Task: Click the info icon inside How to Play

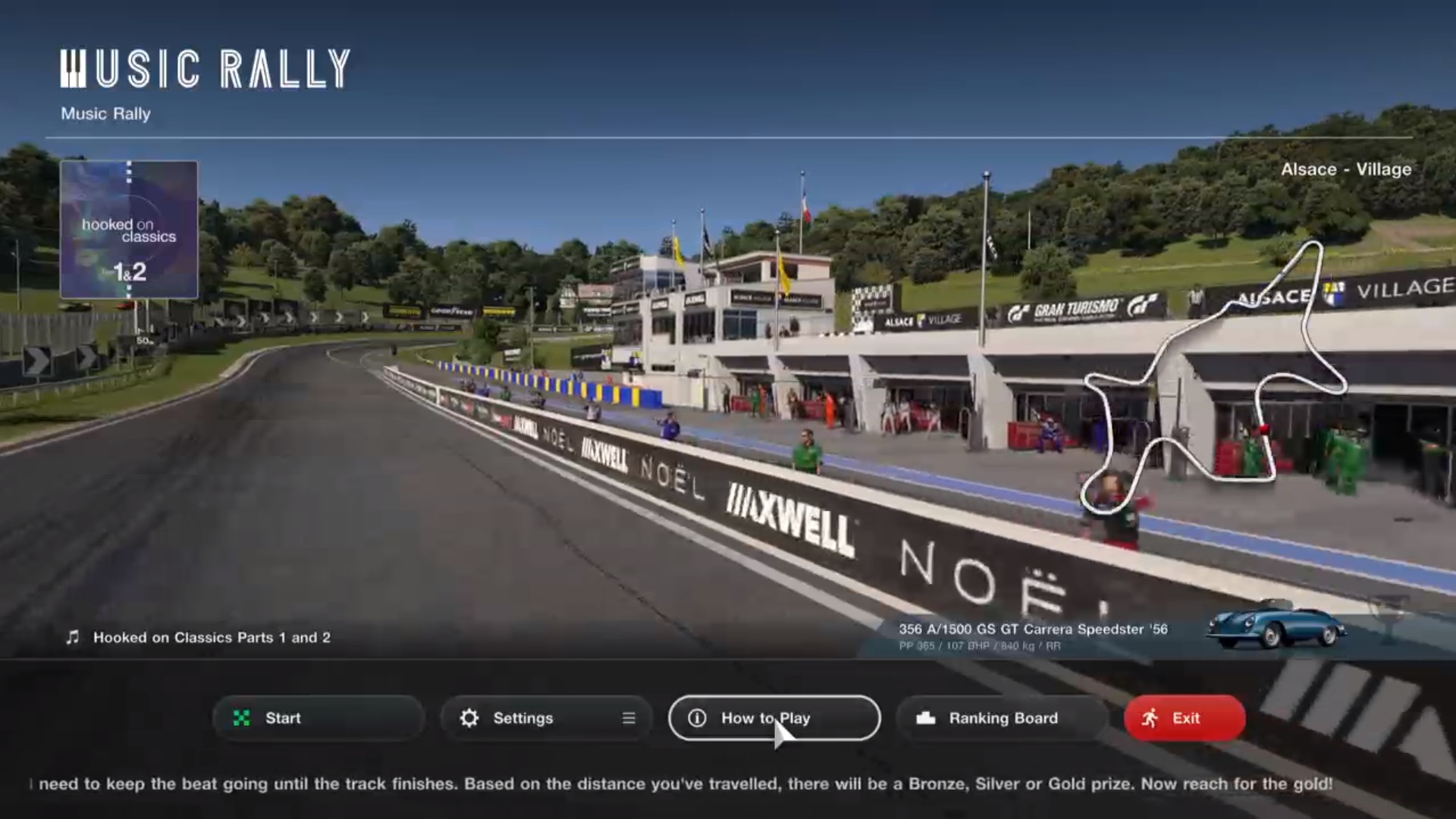Action: (x=695, y=718)
